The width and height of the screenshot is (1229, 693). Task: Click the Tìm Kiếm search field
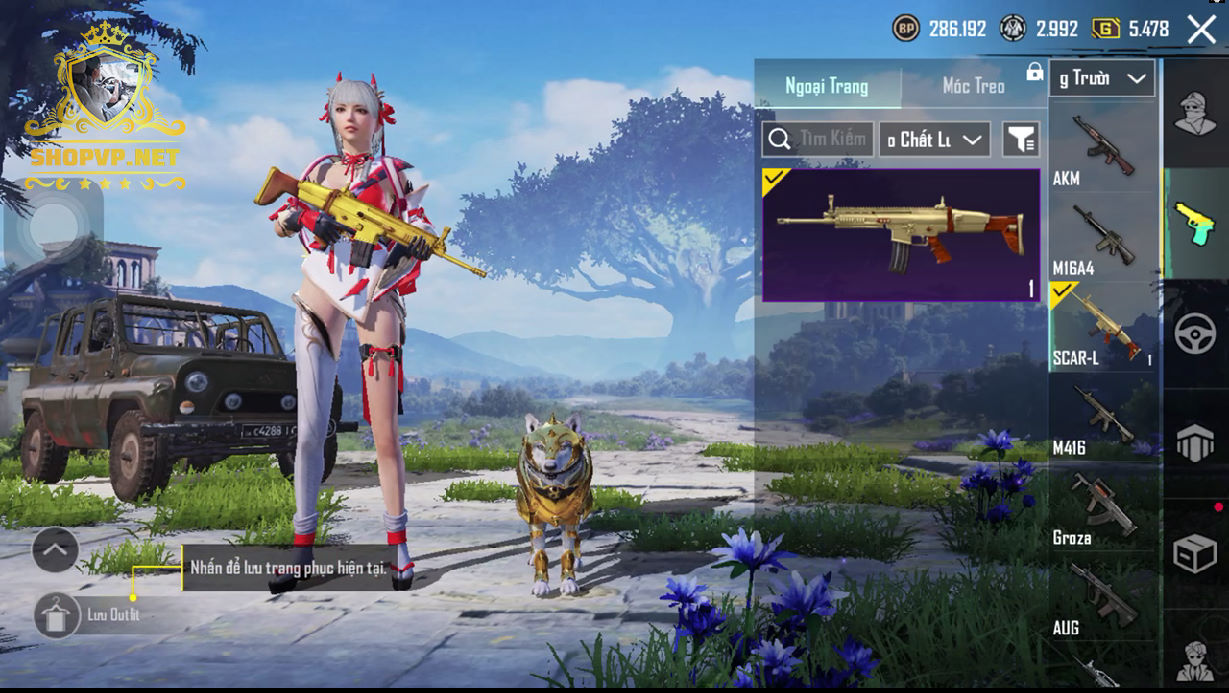819,139
